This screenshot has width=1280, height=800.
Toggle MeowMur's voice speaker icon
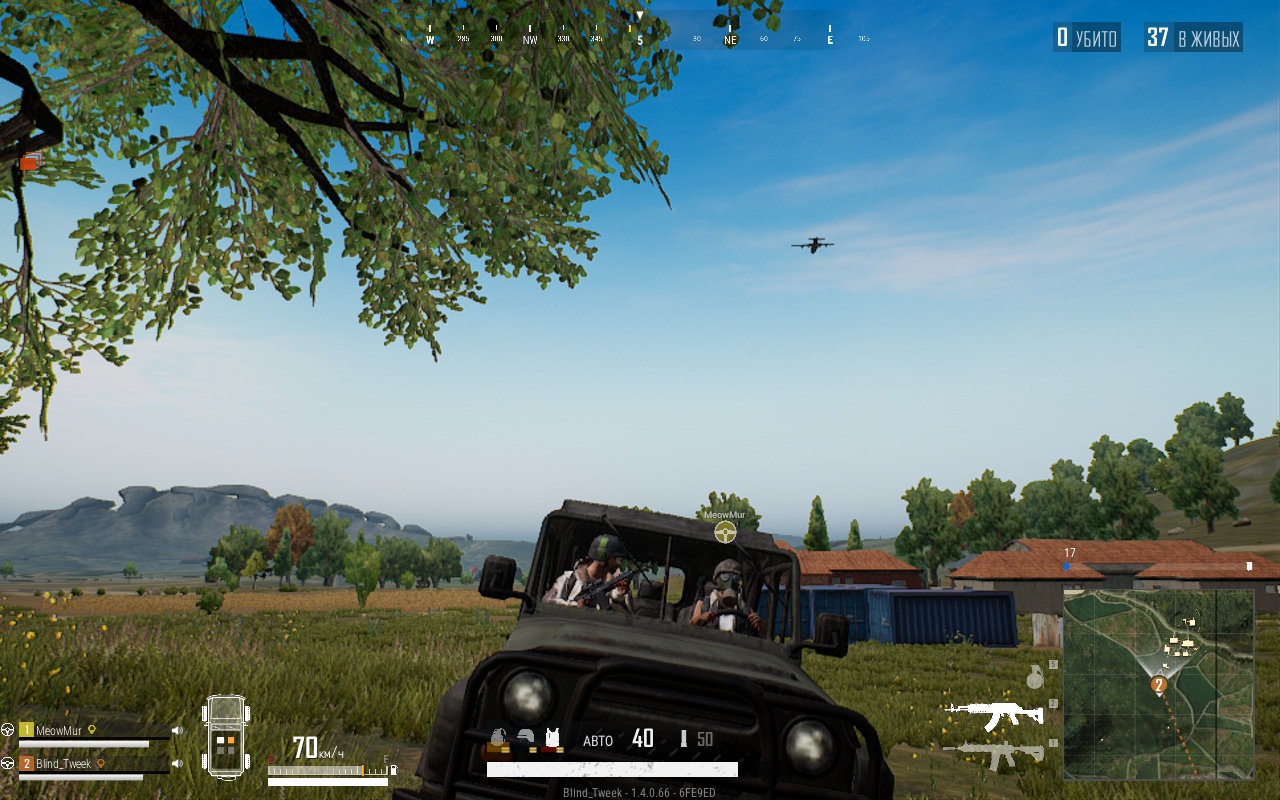point(177,731)
